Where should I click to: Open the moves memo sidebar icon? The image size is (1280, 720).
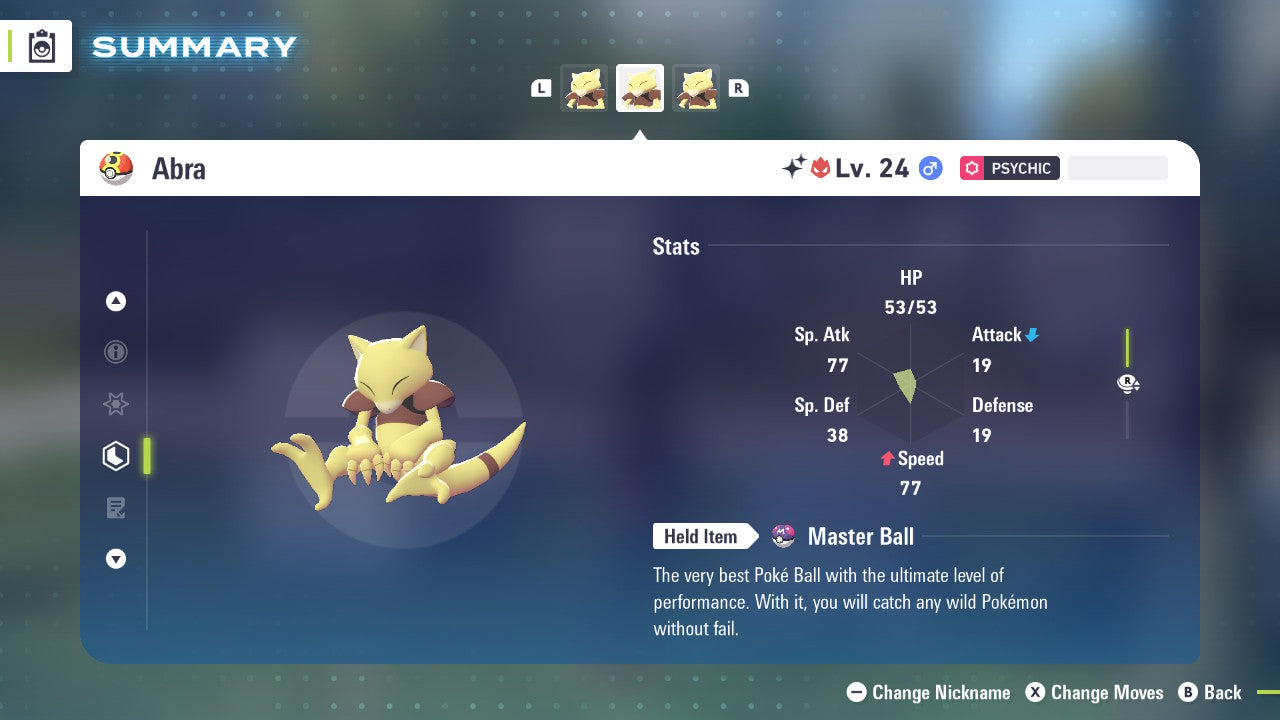click(x=116, y=507)
